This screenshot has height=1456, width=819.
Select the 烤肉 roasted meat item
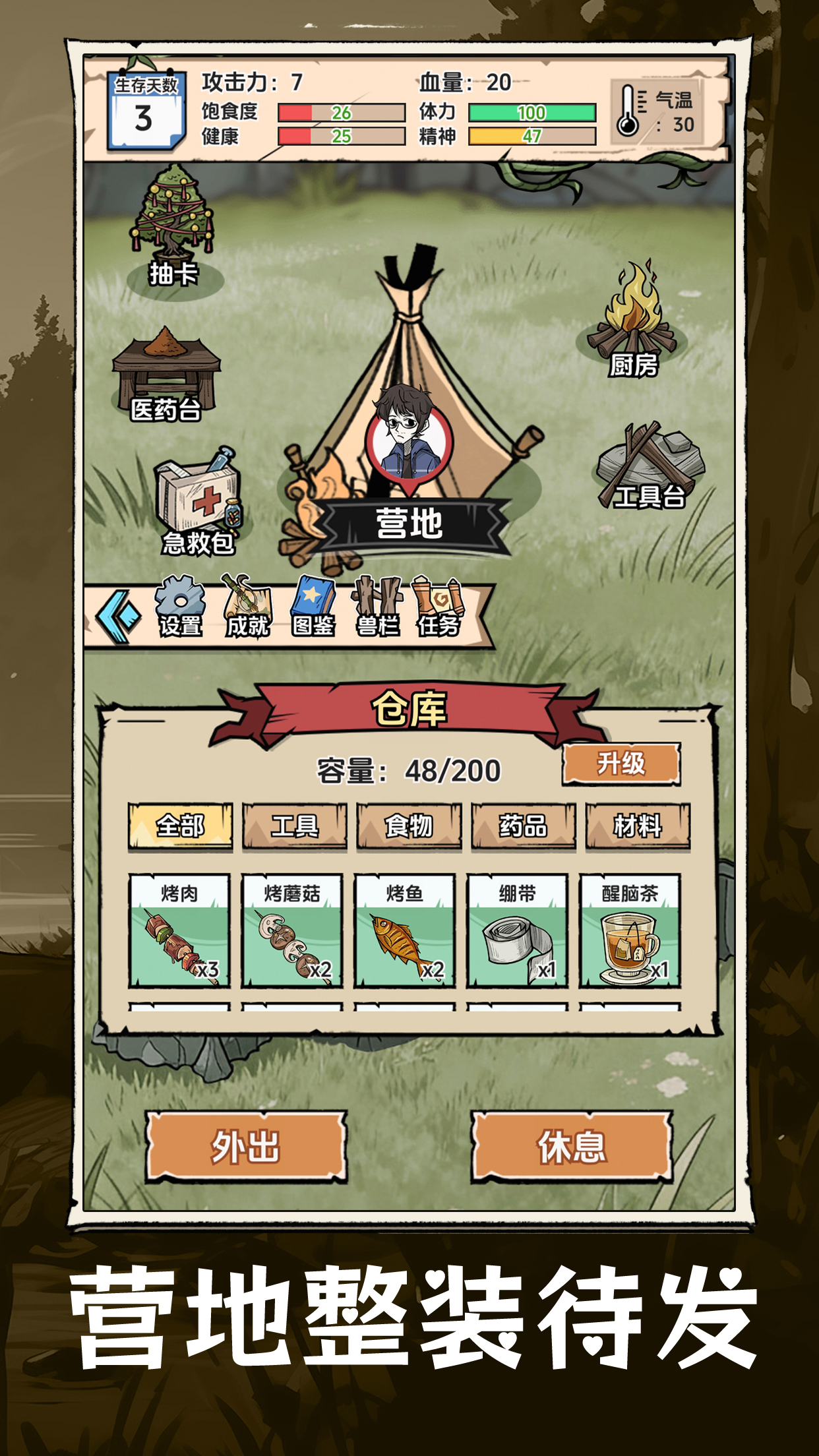[179, 930]
